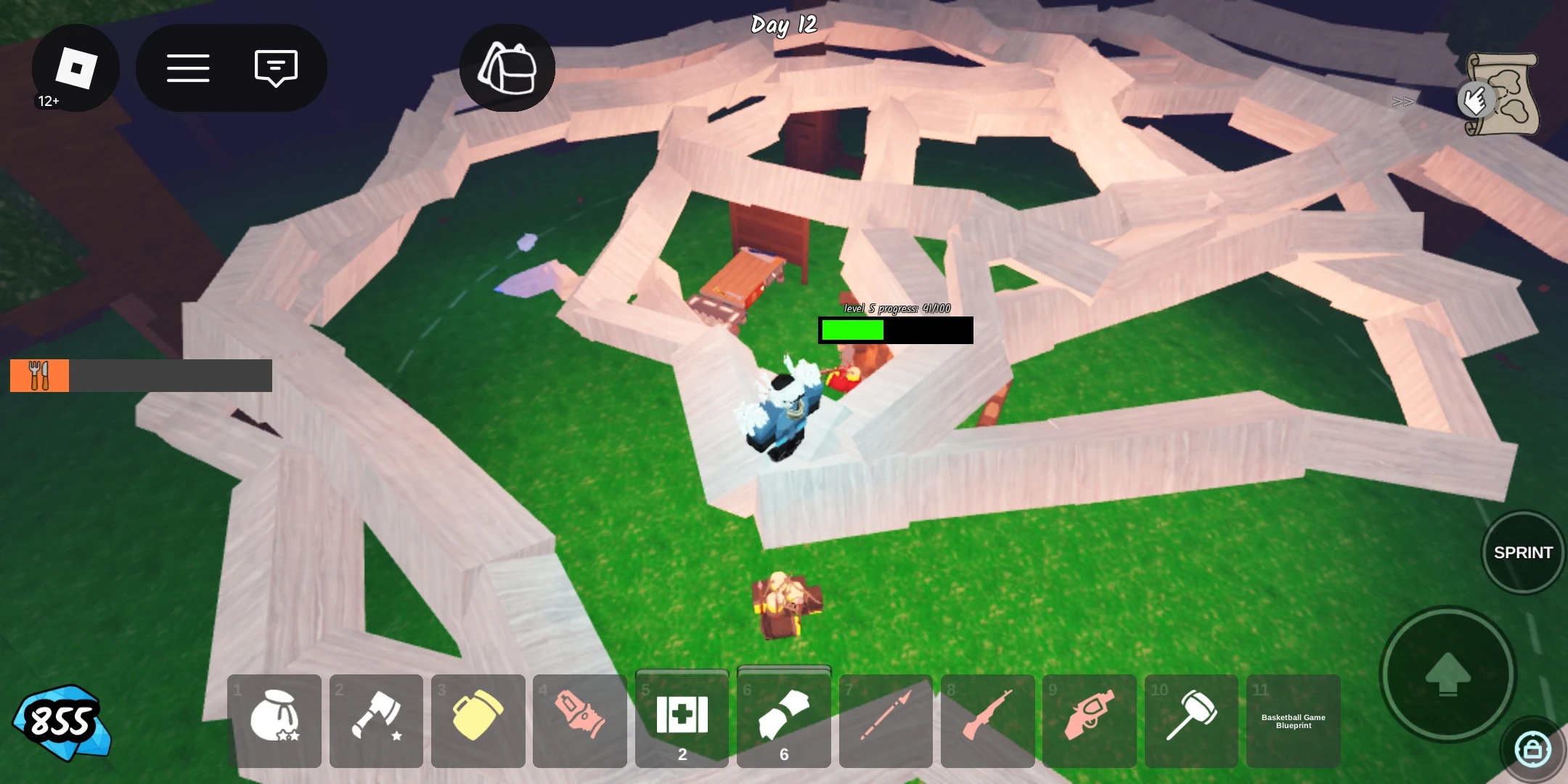This screenshot has height=784, width=1568.
Task: Open the backpack inventory
Action: [x=507, y=67]
